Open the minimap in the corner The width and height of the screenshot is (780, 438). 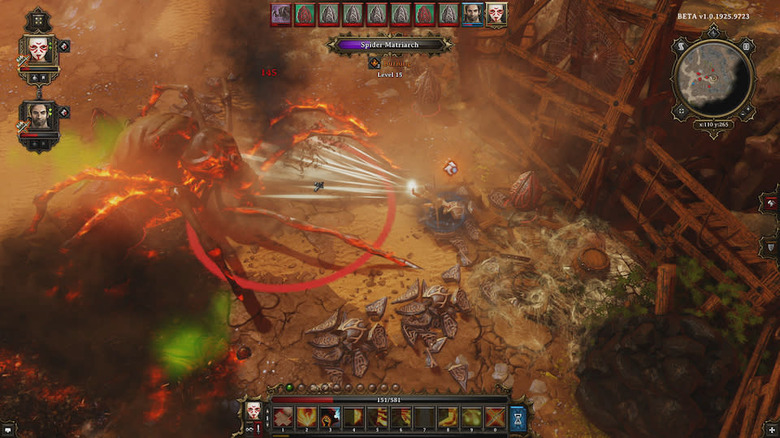[x=712, y=79]
